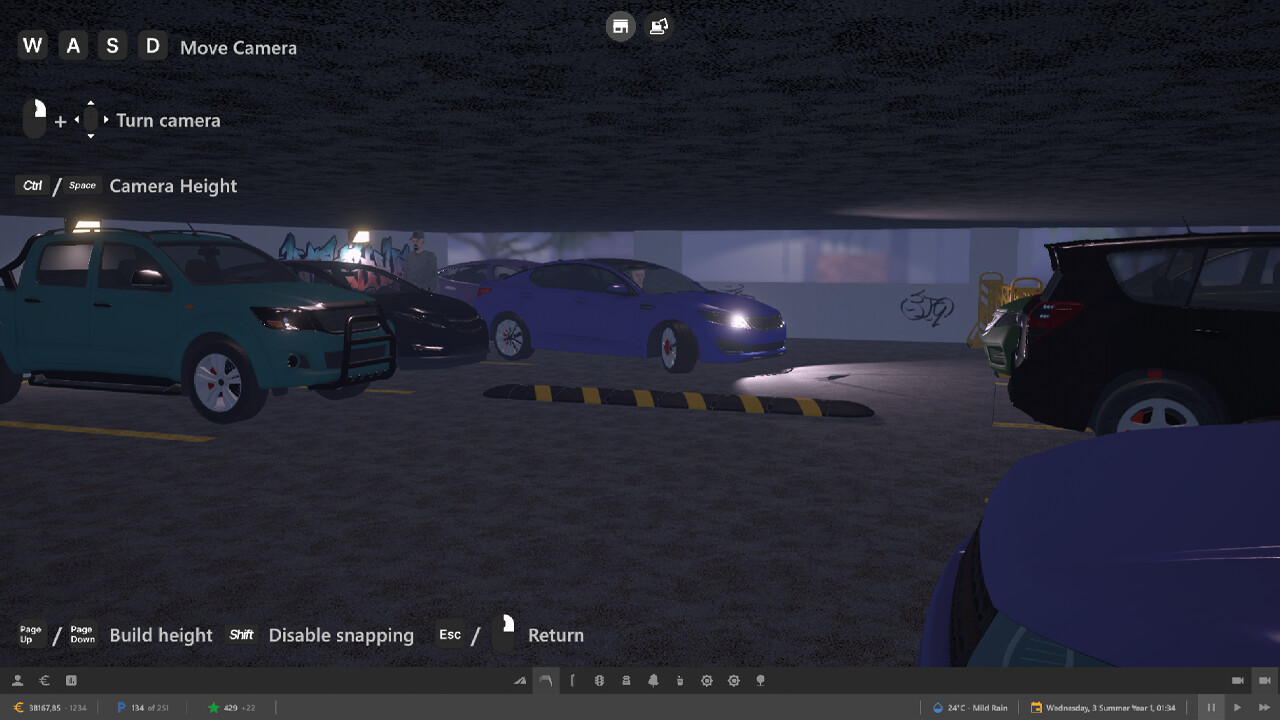
Task: Open the finances panel with euro icon
Action: click(x=44, y=680)
